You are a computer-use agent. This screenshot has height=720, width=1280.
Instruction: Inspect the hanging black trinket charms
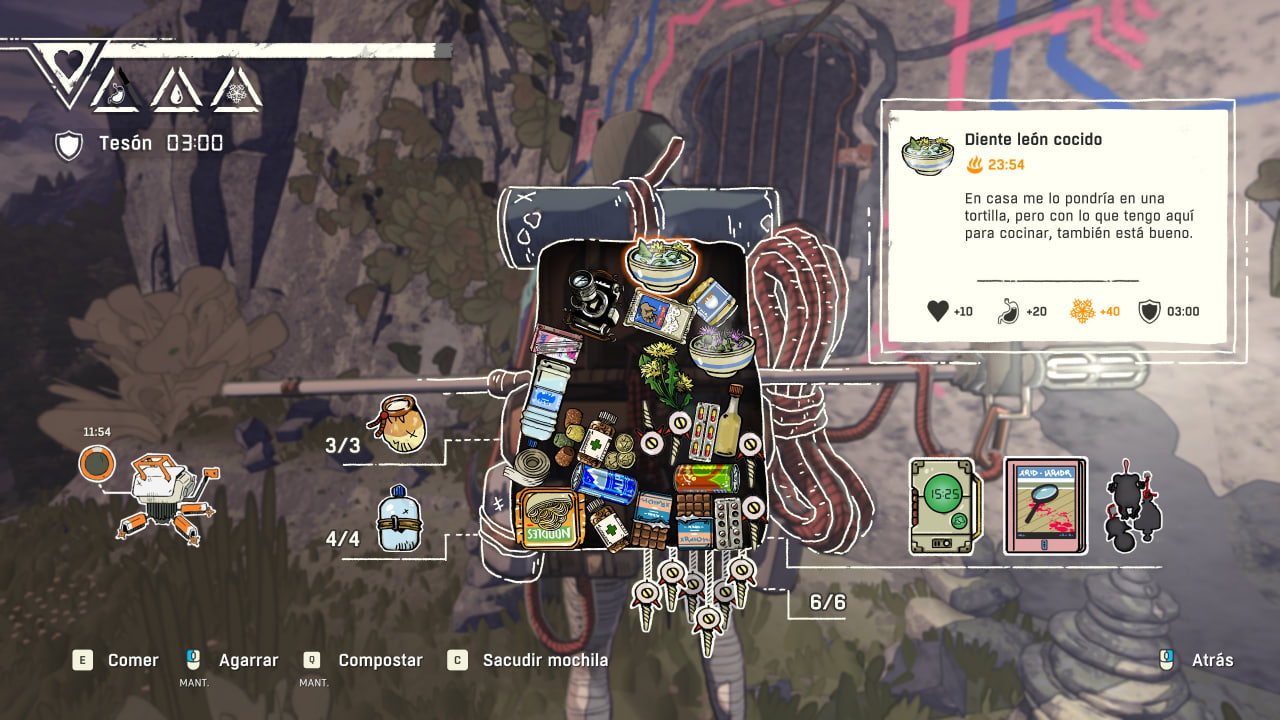pyautogui.click(x=1133, y=506)
